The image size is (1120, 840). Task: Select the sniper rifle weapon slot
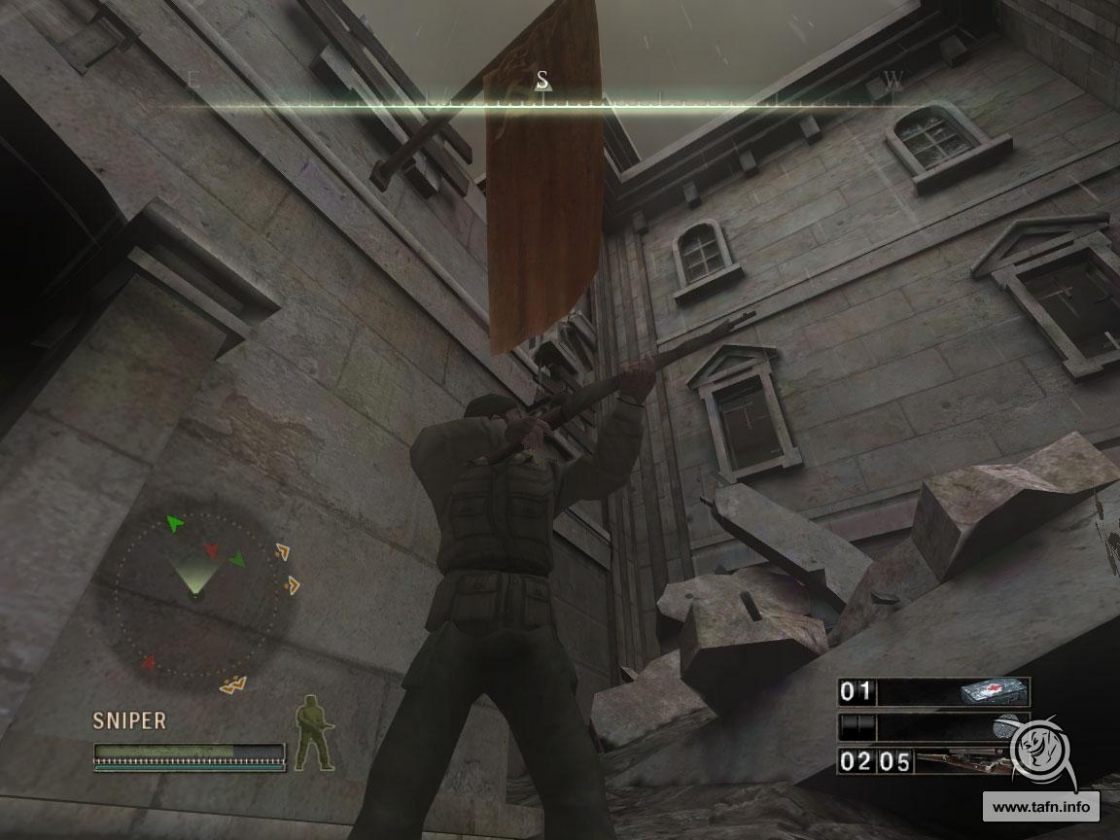tap(933, 762)
